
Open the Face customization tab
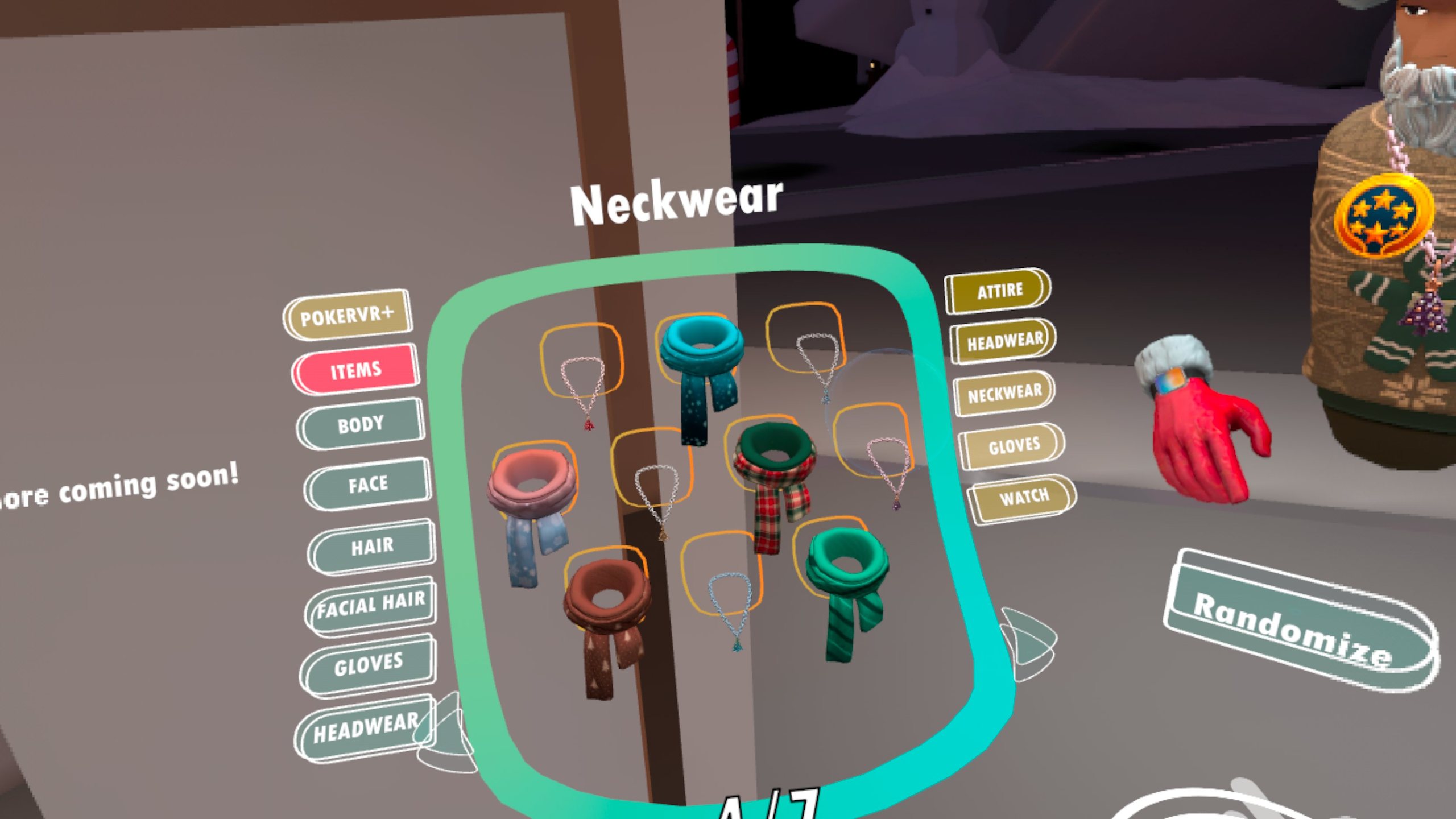tap(368, 485)
